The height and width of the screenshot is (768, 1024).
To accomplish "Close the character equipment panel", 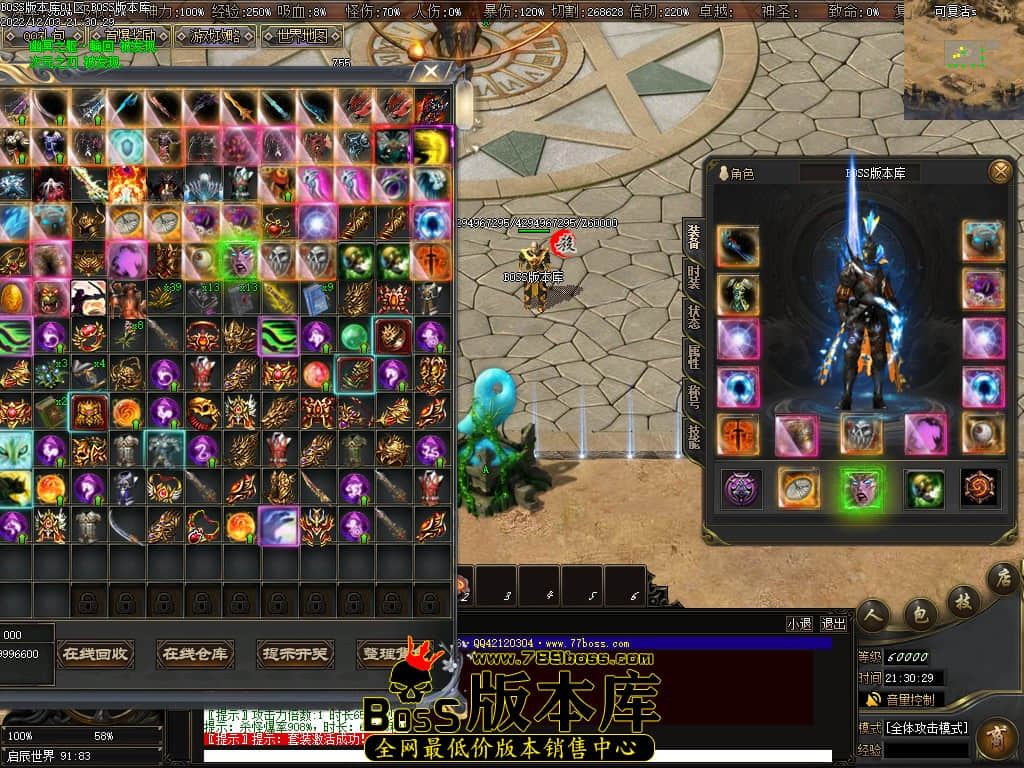I will click(x=999, y=172).
